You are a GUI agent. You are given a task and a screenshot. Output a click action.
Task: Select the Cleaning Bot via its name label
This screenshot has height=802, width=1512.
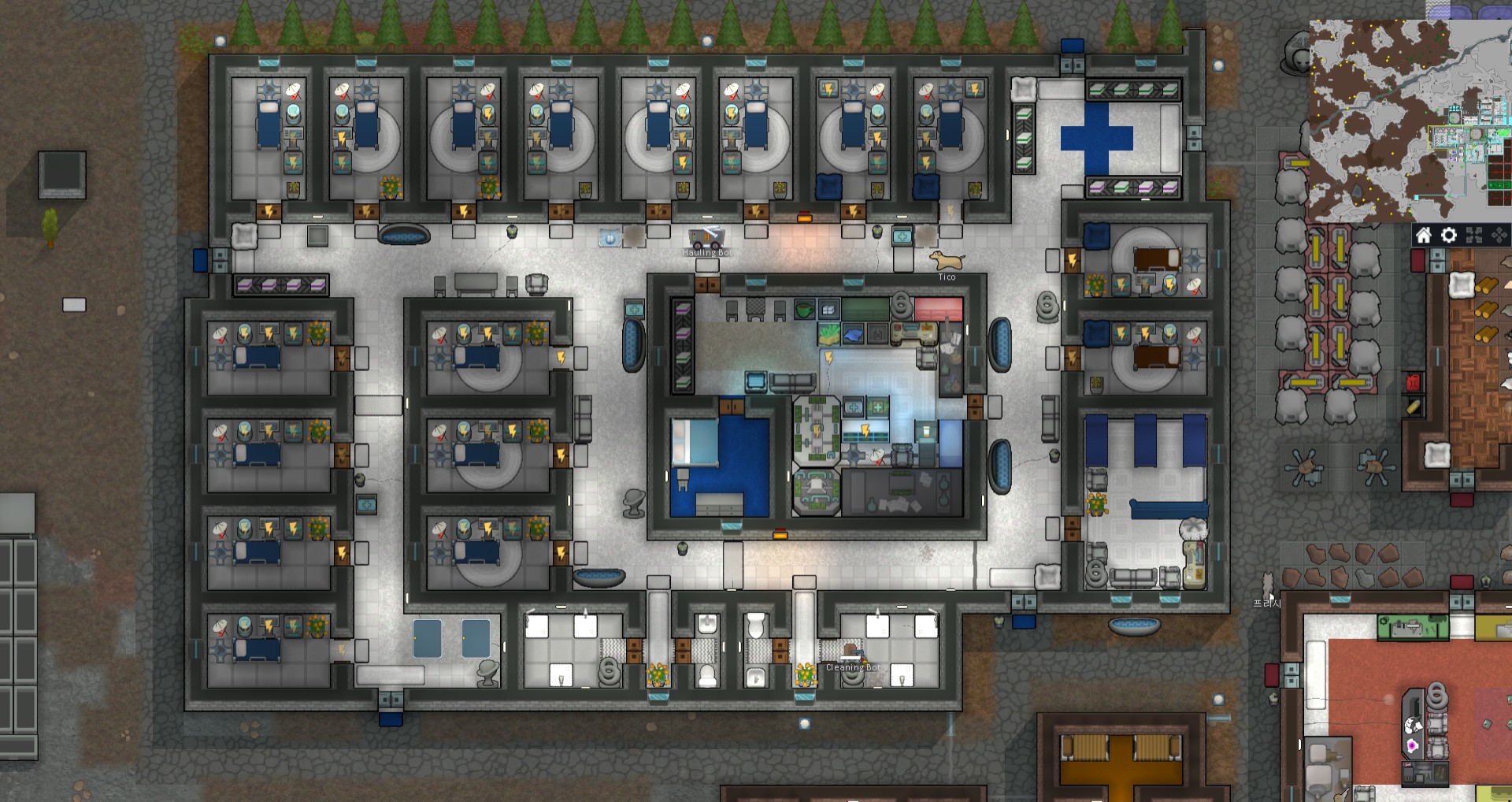click(854, 667)
